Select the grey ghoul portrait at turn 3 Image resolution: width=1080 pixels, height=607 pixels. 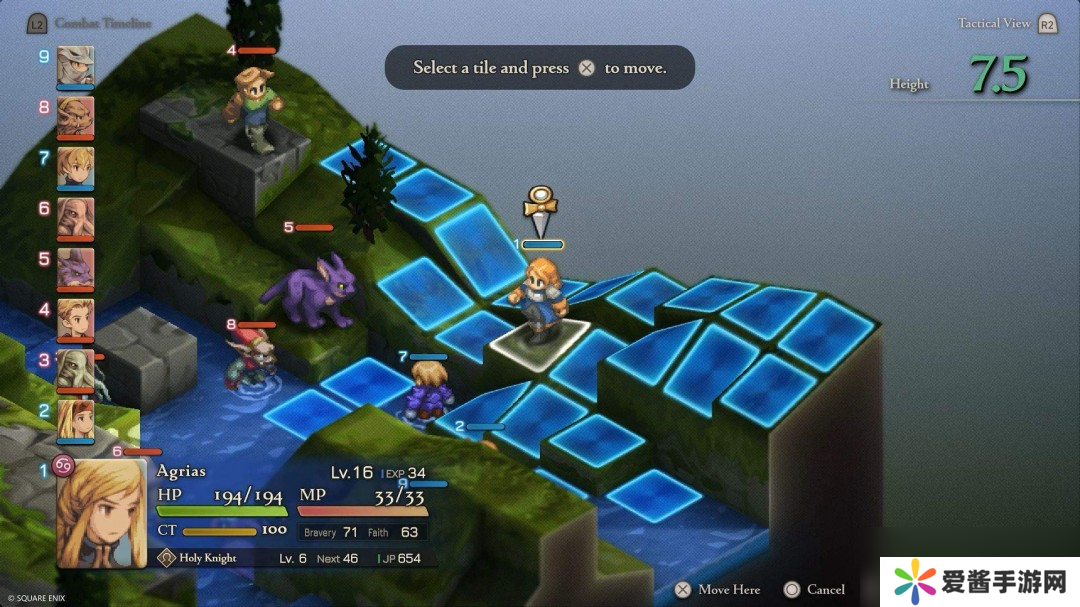click(75, 369)
